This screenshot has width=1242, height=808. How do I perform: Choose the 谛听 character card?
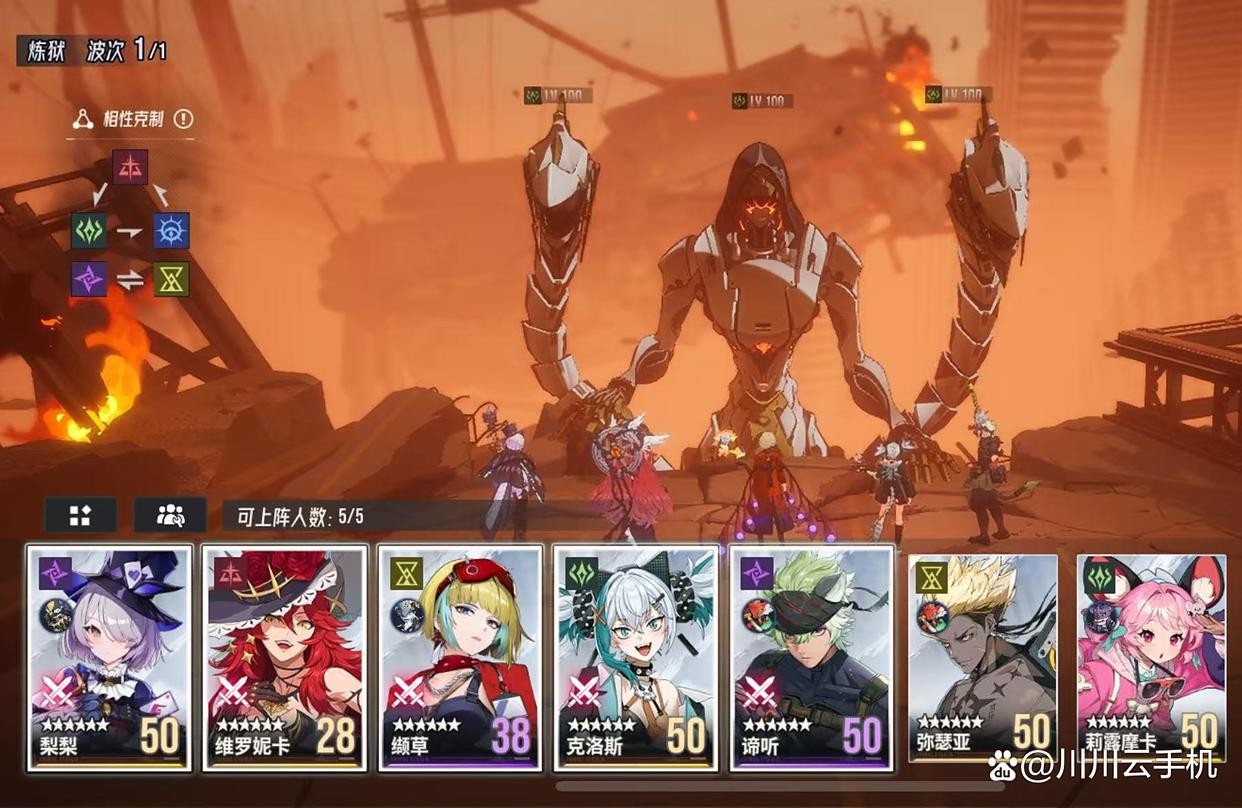point(811,657)
